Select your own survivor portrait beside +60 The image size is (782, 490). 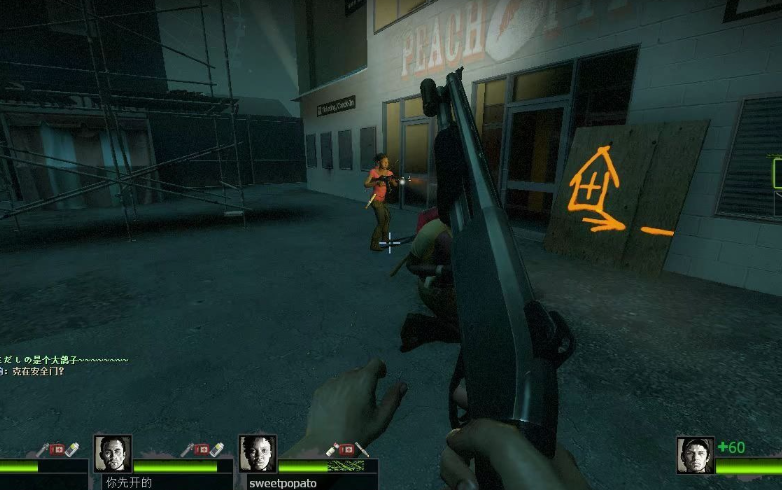[x=695, y=456]
